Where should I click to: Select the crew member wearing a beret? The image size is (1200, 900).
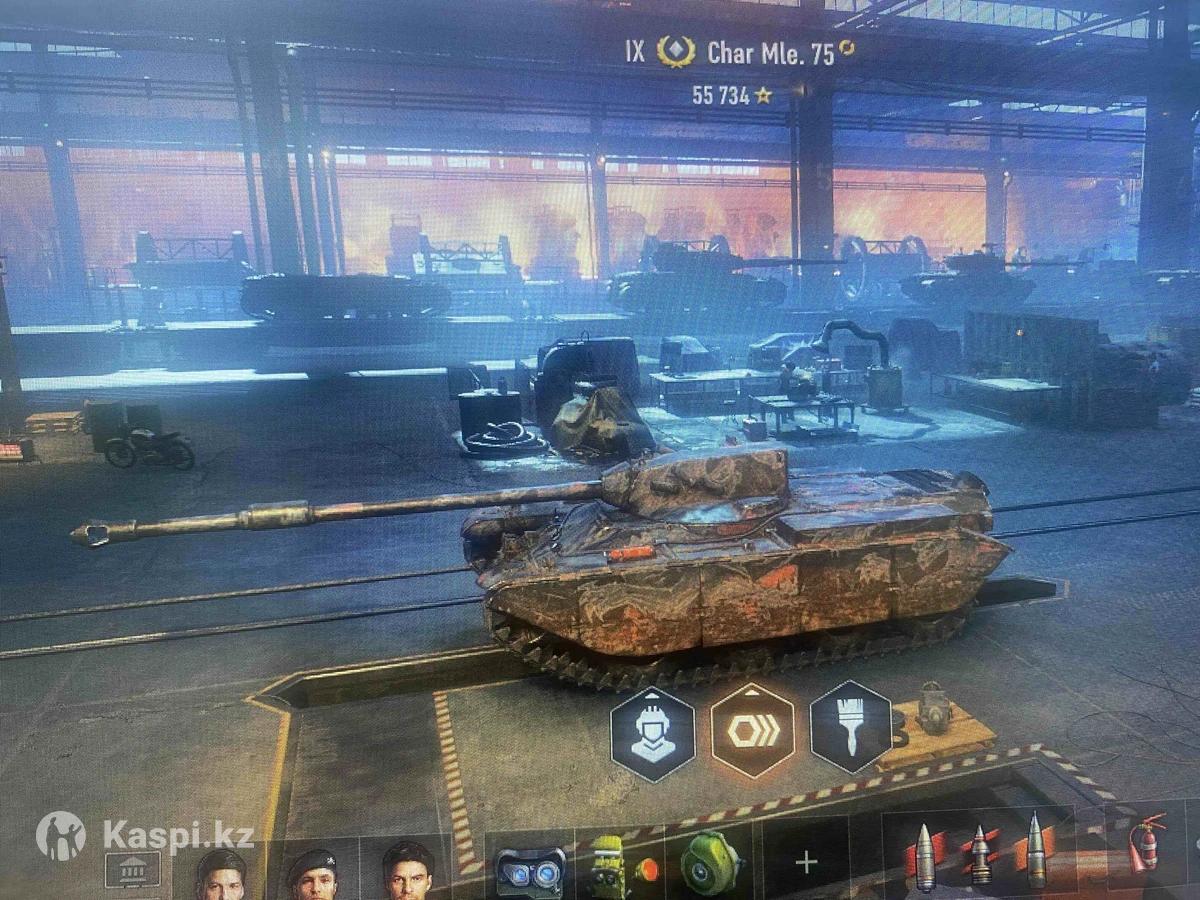[312, 872]
